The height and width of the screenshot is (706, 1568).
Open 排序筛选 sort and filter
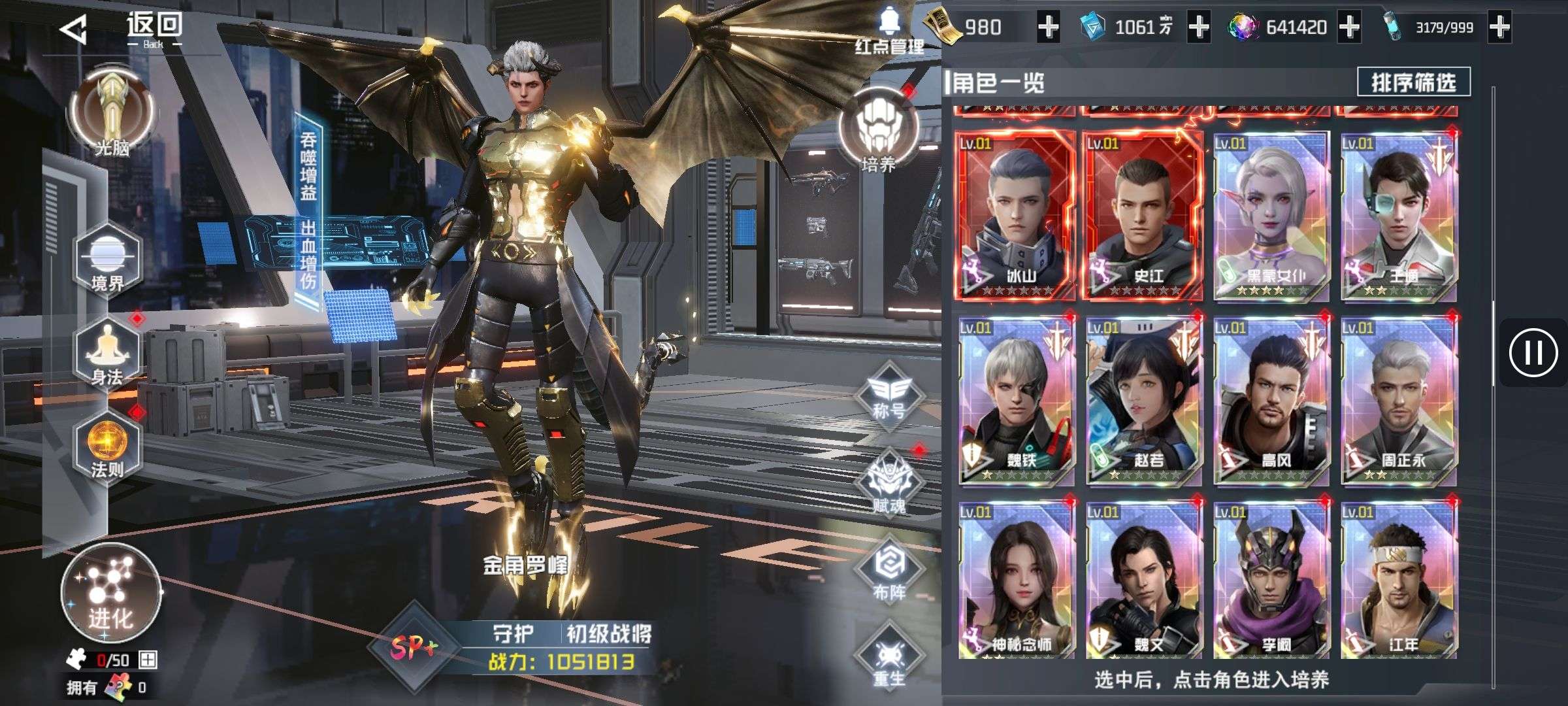(x=1413, y=82)
